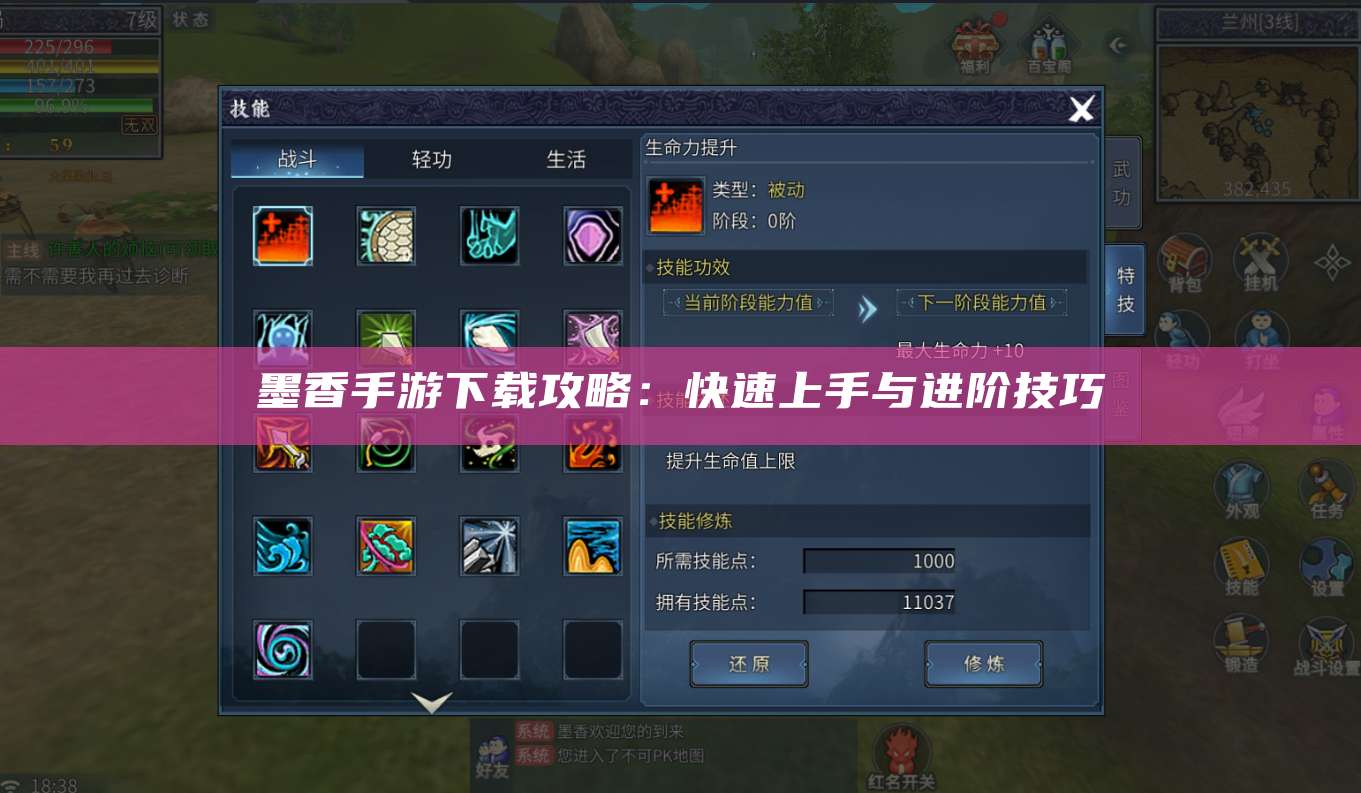This screenshot has height=793, width=1361.
Task: Switch to the 生活 tab
Action: [565, 160]
